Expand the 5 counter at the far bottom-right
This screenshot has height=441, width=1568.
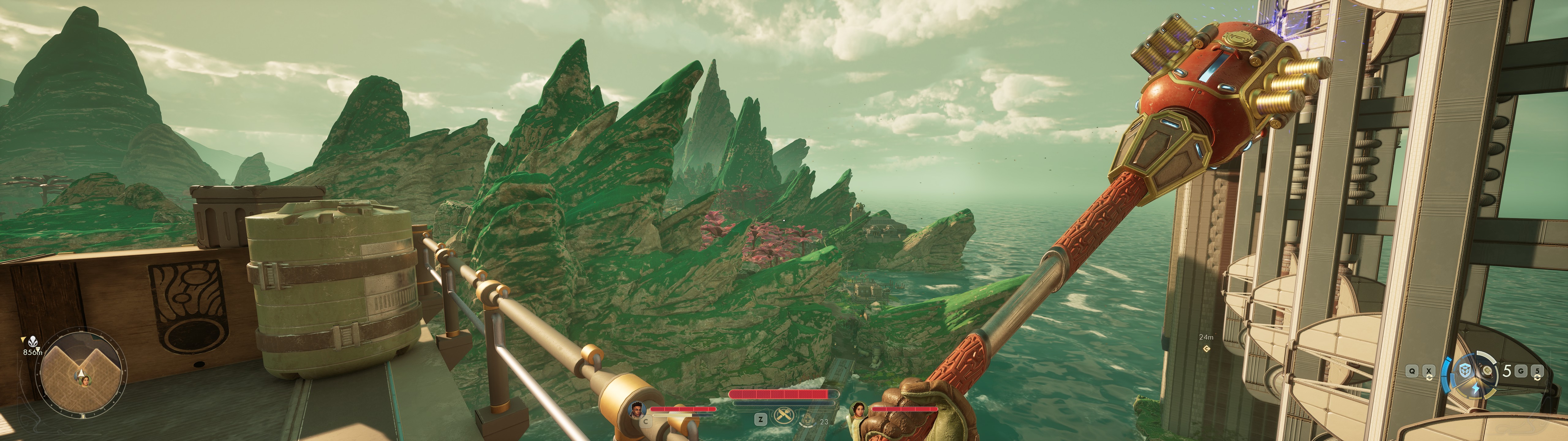tap(1537, 371)
